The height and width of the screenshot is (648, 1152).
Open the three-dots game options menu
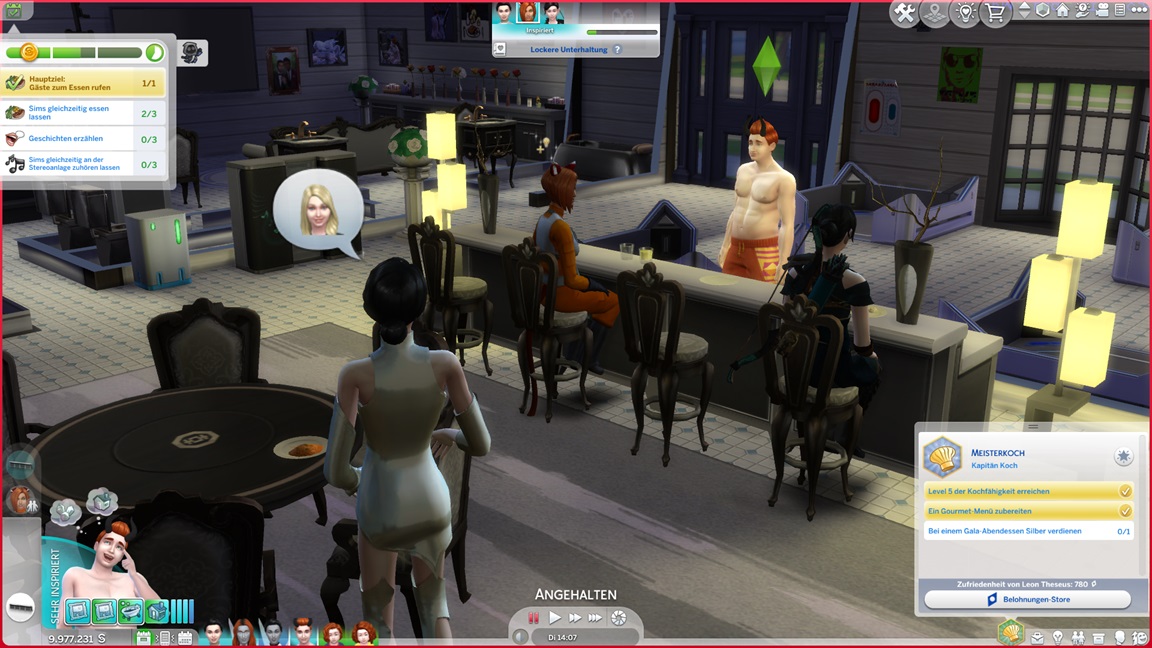1139,10
